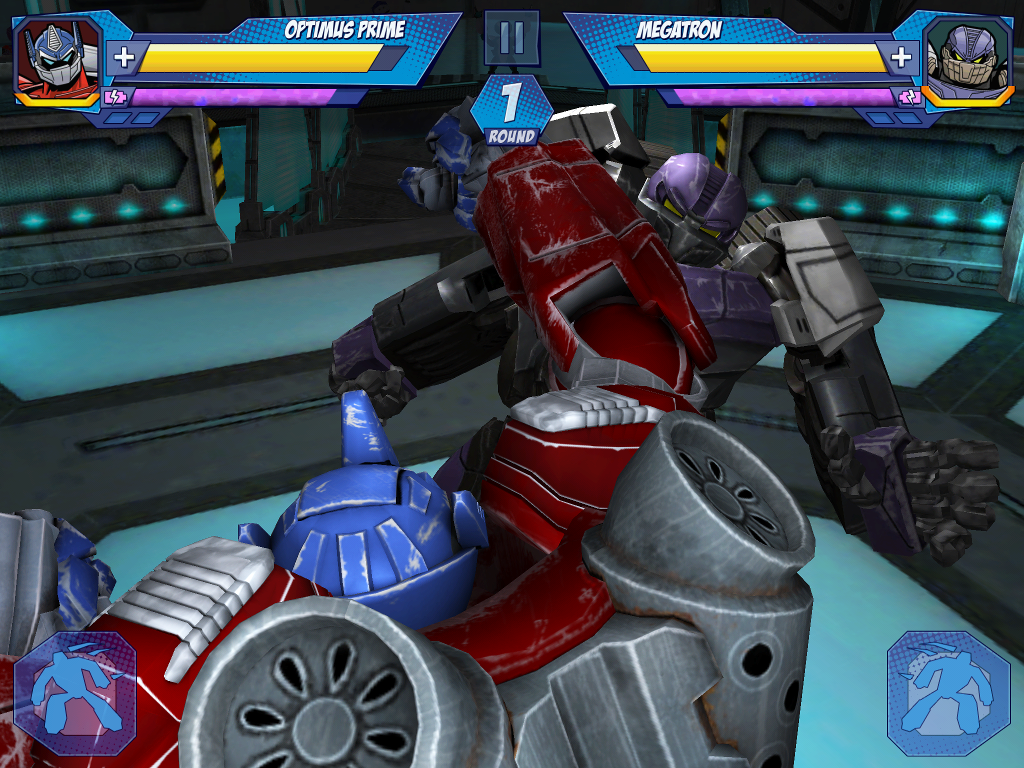Select the Megatron portrait

coord(964,57)
